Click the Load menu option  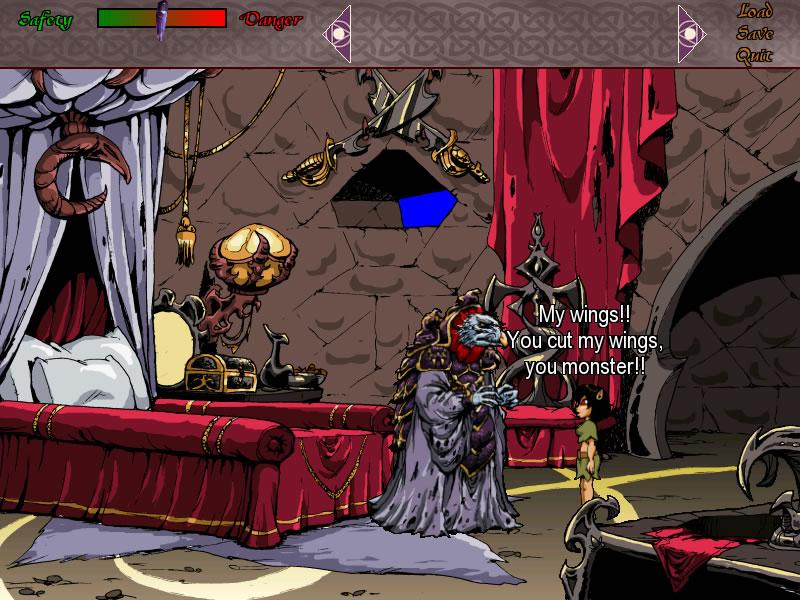point(755,12)
